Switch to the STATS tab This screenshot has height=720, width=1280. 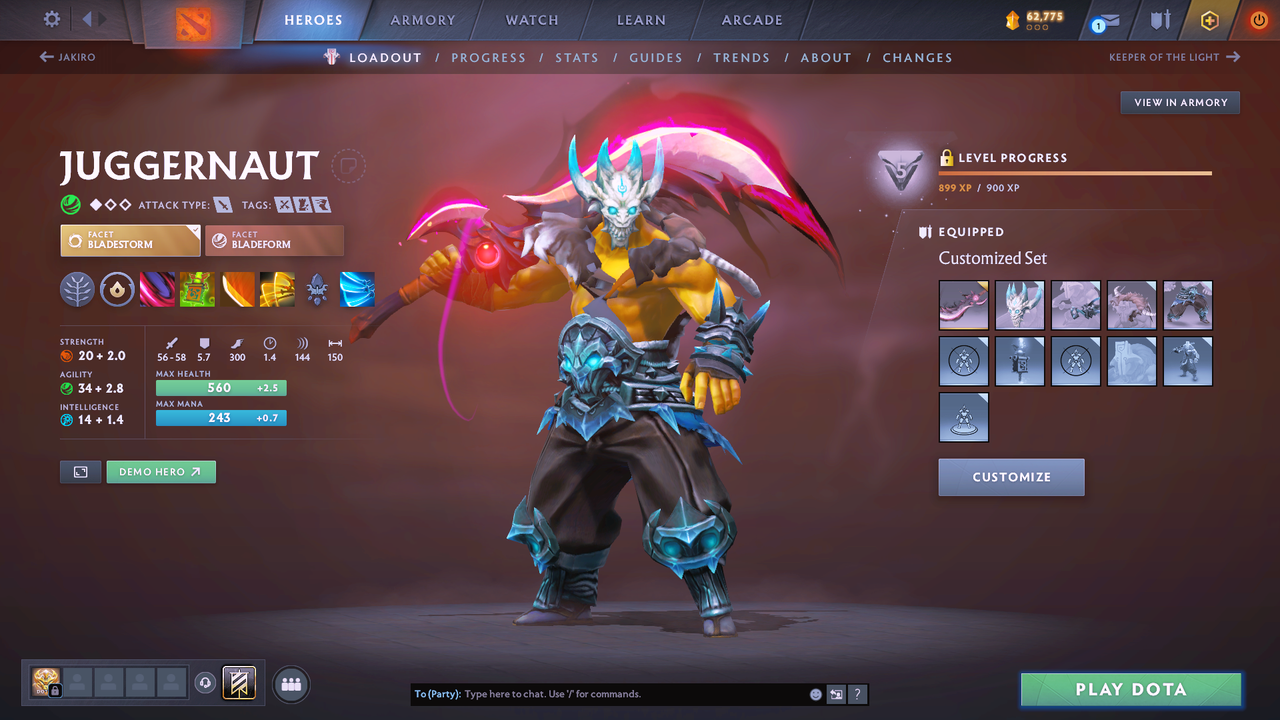(x=577, y=57)
